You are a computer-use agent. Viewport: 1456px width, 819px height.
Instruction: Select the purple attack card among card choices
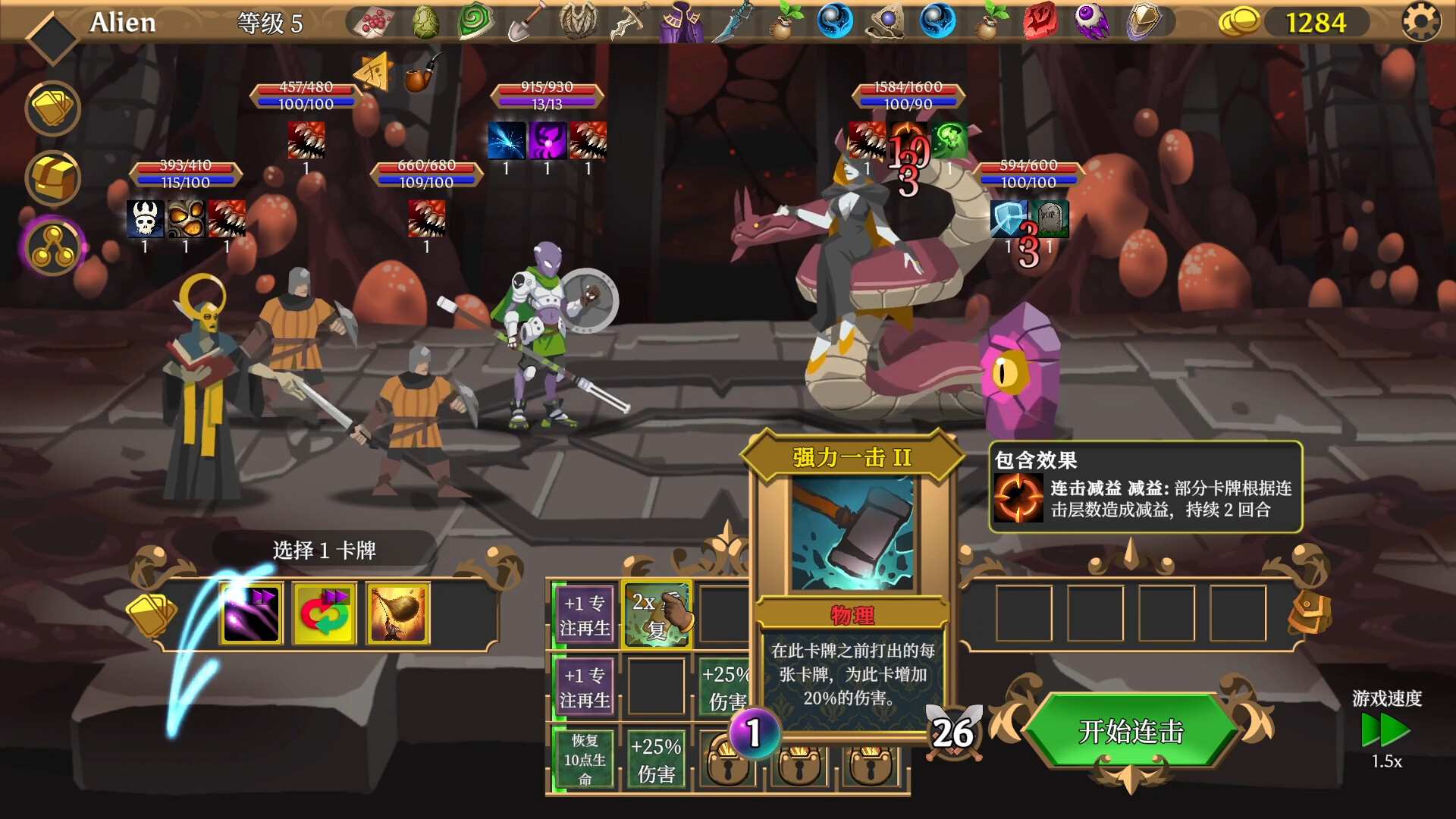(250, 613)
